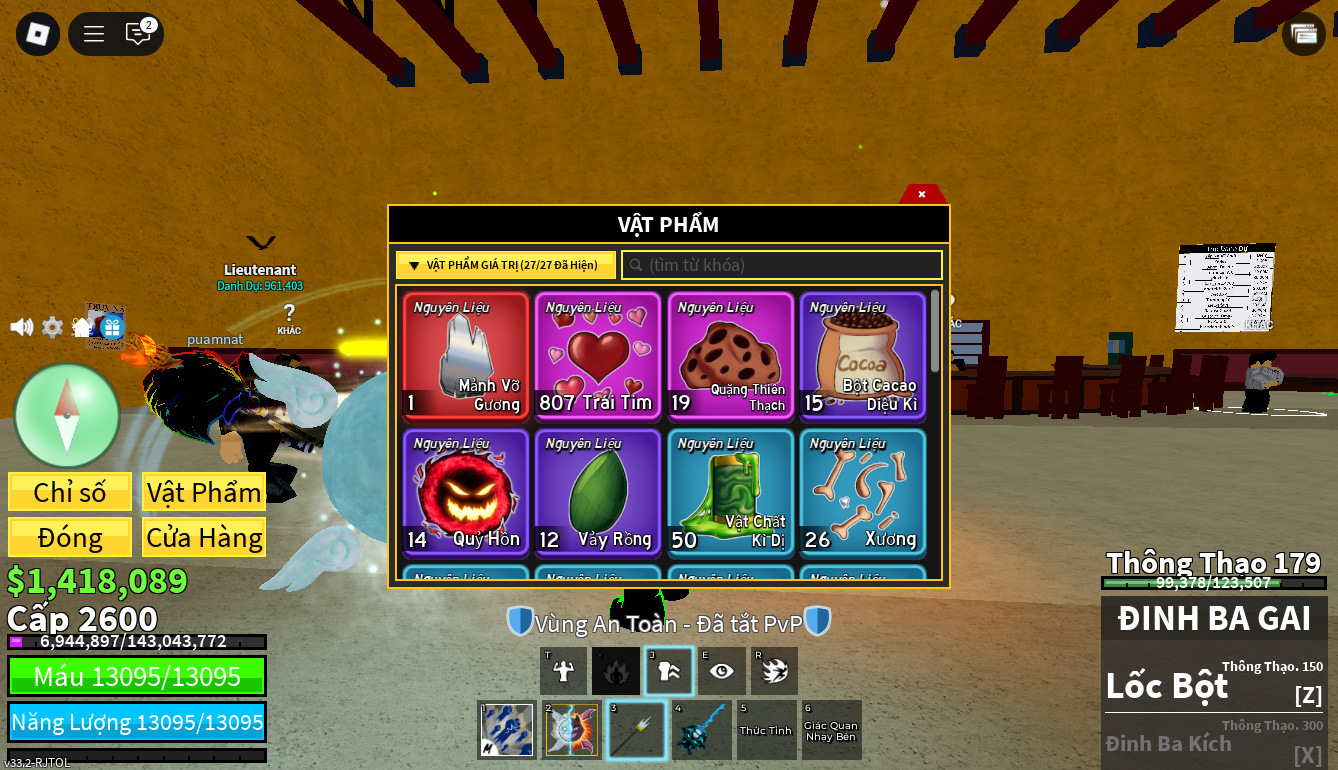Select the Bột Cacao Diệu Kì bag
The height and width of the screenshot is (770, 1338).
tap(862, 355)
